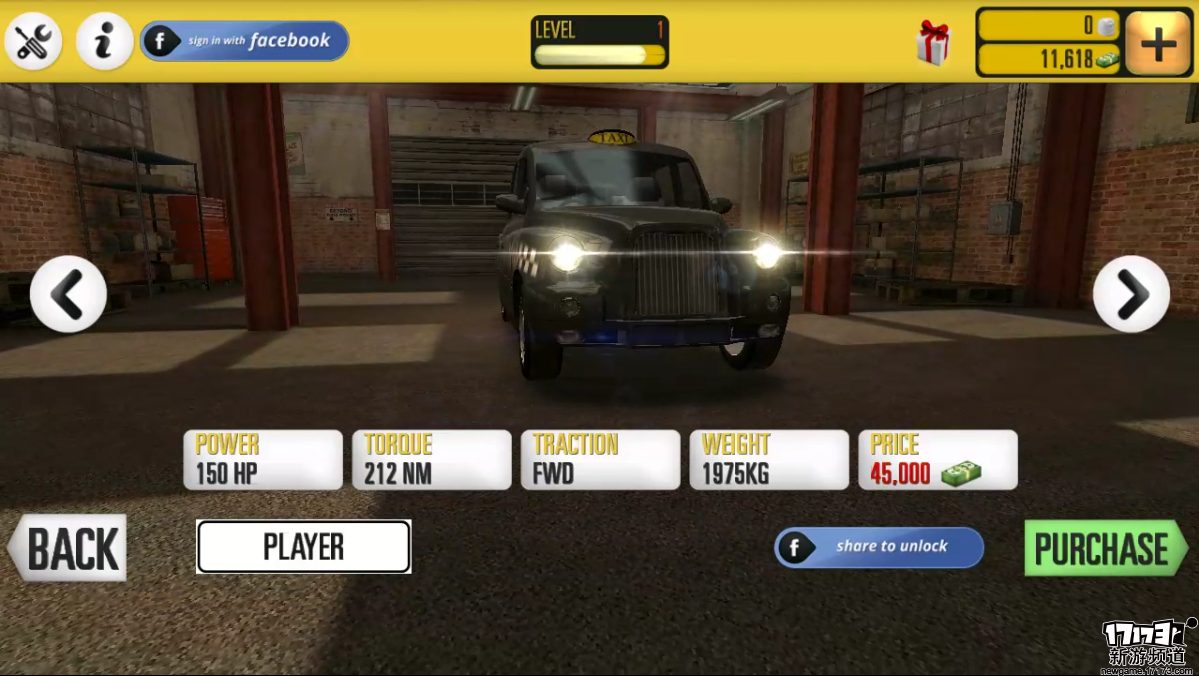The width and height of the screenshot is (1199, 676).
Task: Select the PLAYER name field
Action: 304,547
